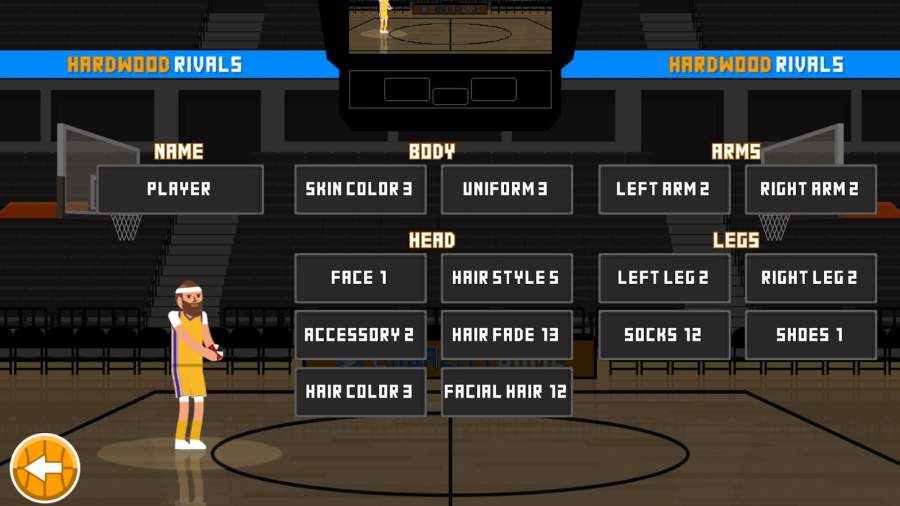Switch the Face 1 option

[x=360, y=278]
